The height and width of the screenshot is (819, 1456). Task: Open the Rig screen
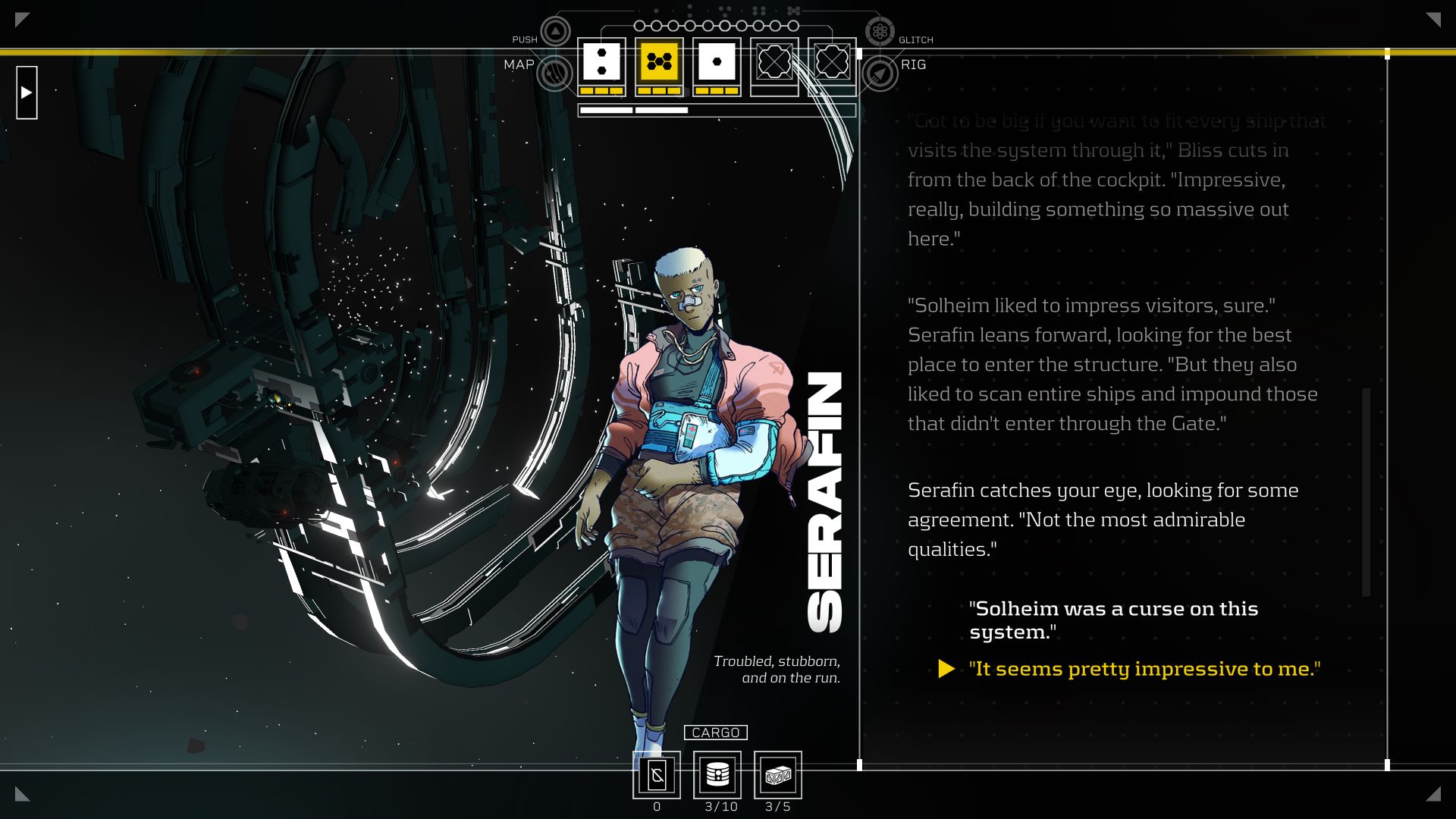(x=880, y=74)
